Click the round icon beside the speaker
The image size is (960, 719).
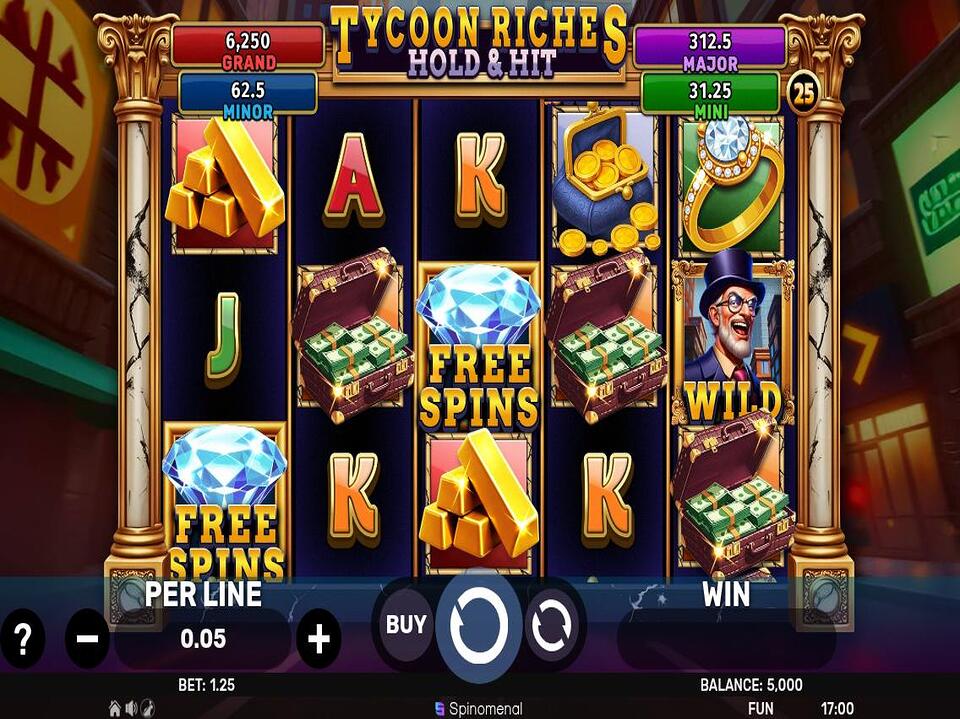[147, 708]
